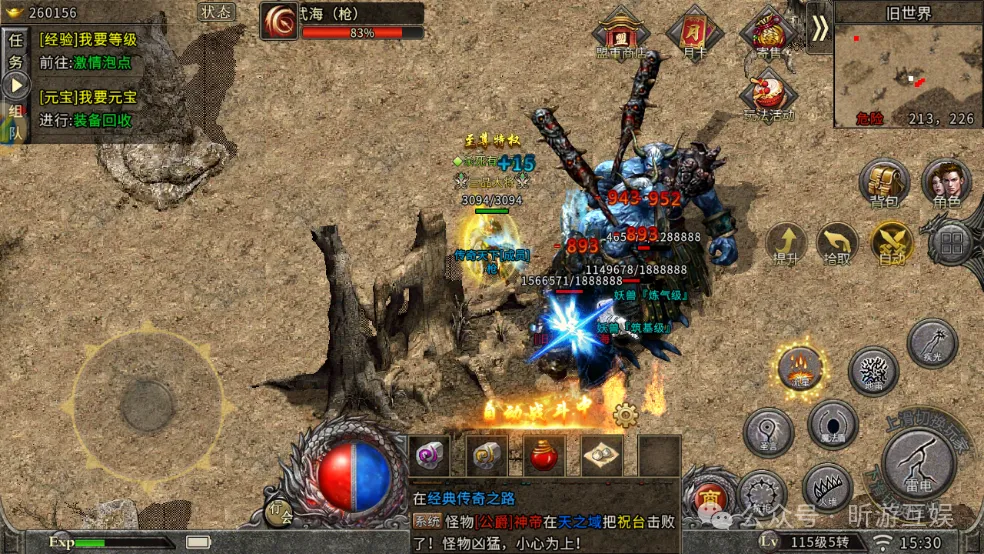Cast the 雷电 lightning skill
This screenshot has height=554, width=984.
click(x=917, y=462)
